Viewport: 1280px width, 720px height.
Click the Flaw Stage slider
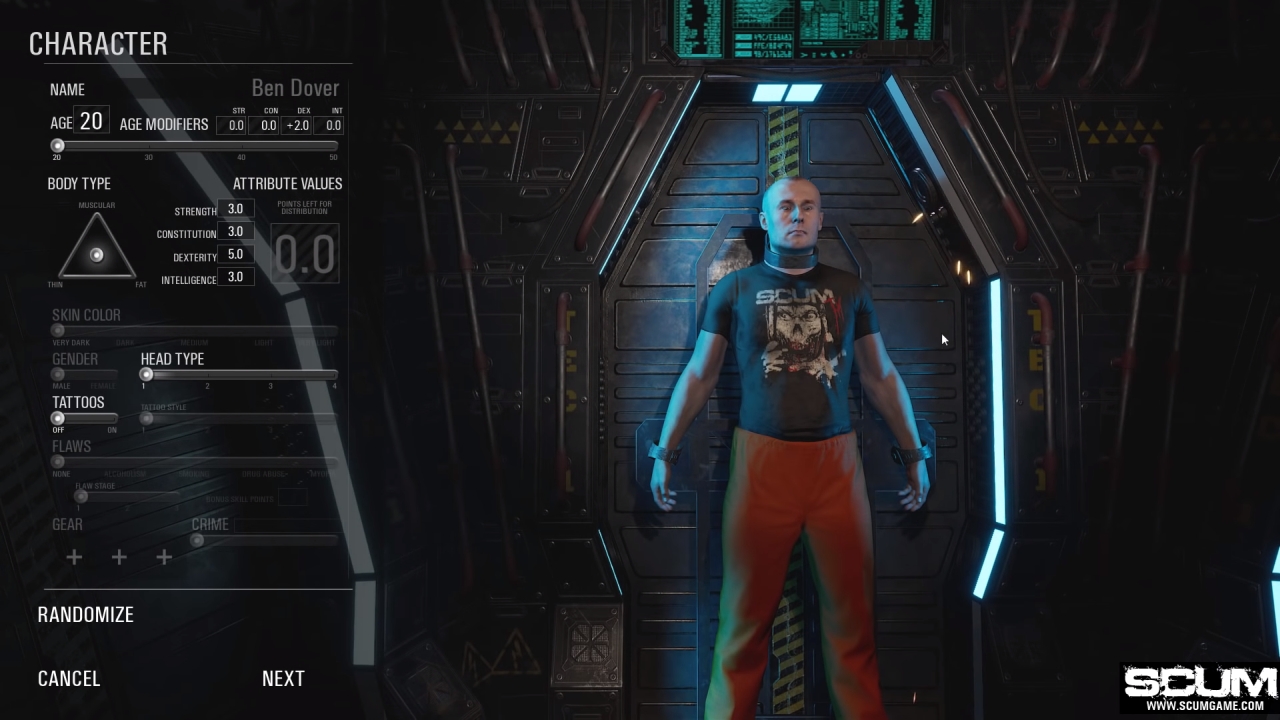click(x=81, y=496)
